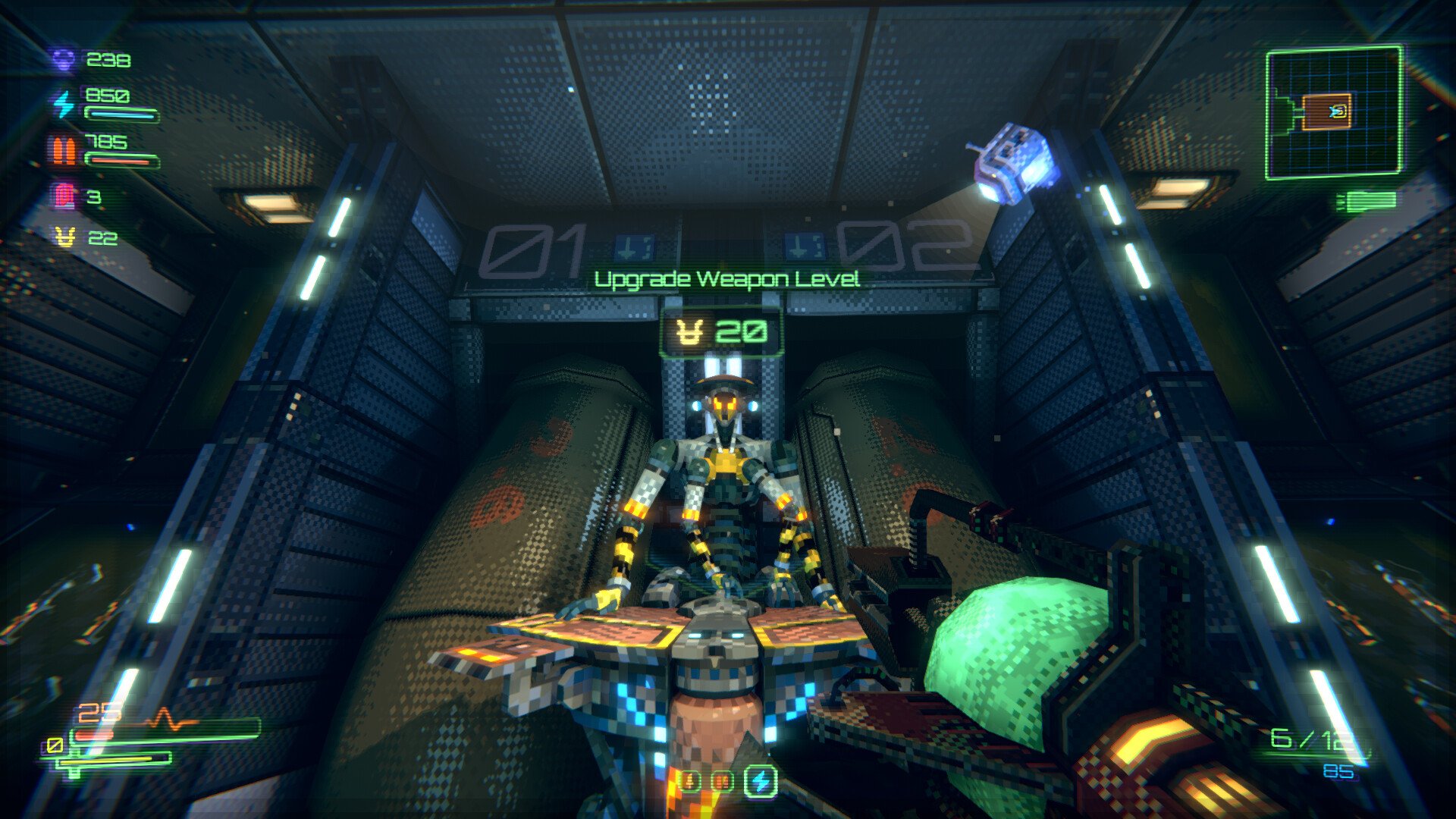Image resolution: width=1456 pixels, height=819 pixels.
Task: Click the 20-credit upgrade price panel
Action: point(724,331)
